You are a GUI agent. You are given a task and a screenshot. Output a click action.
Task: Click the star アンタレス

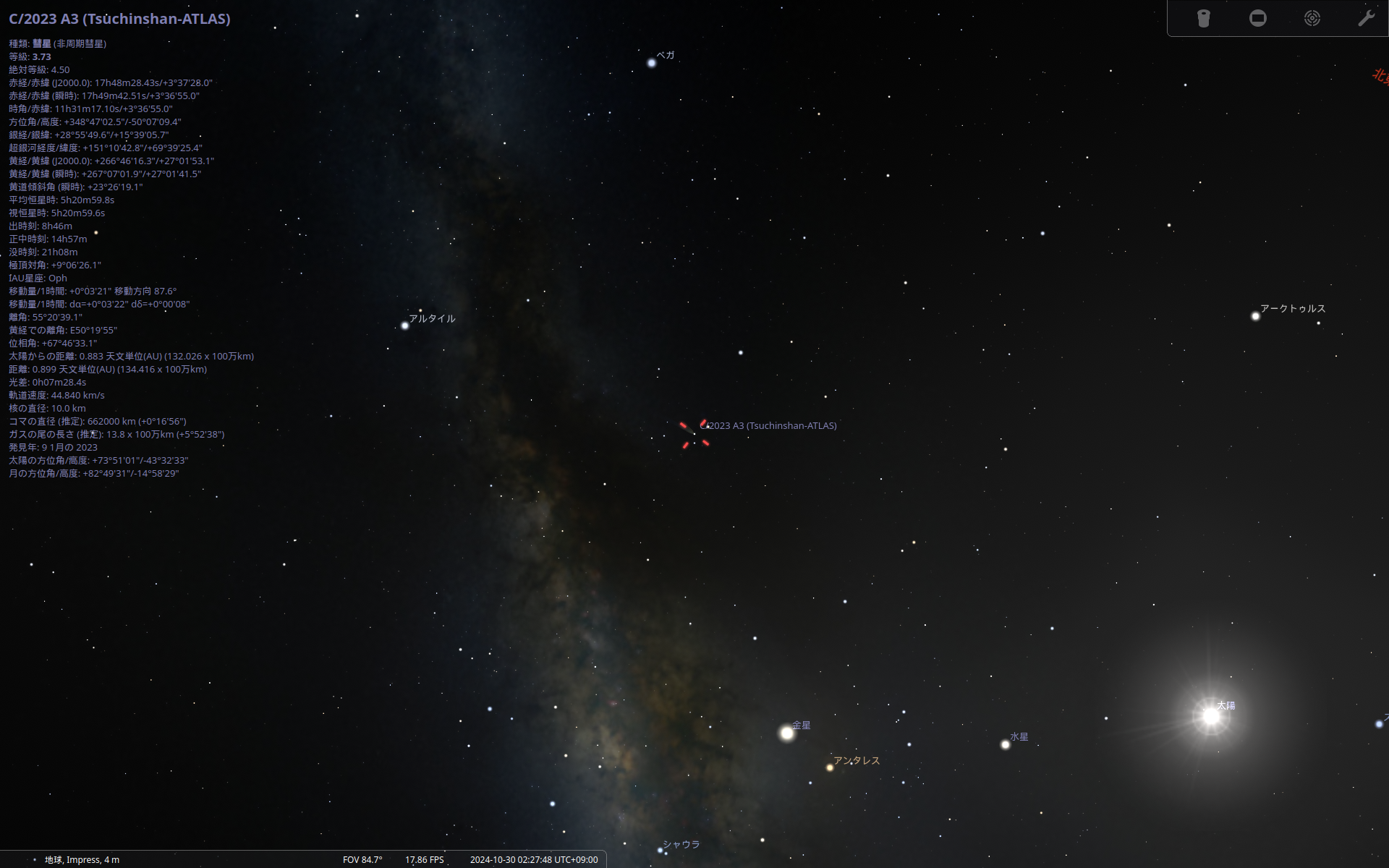829,769
